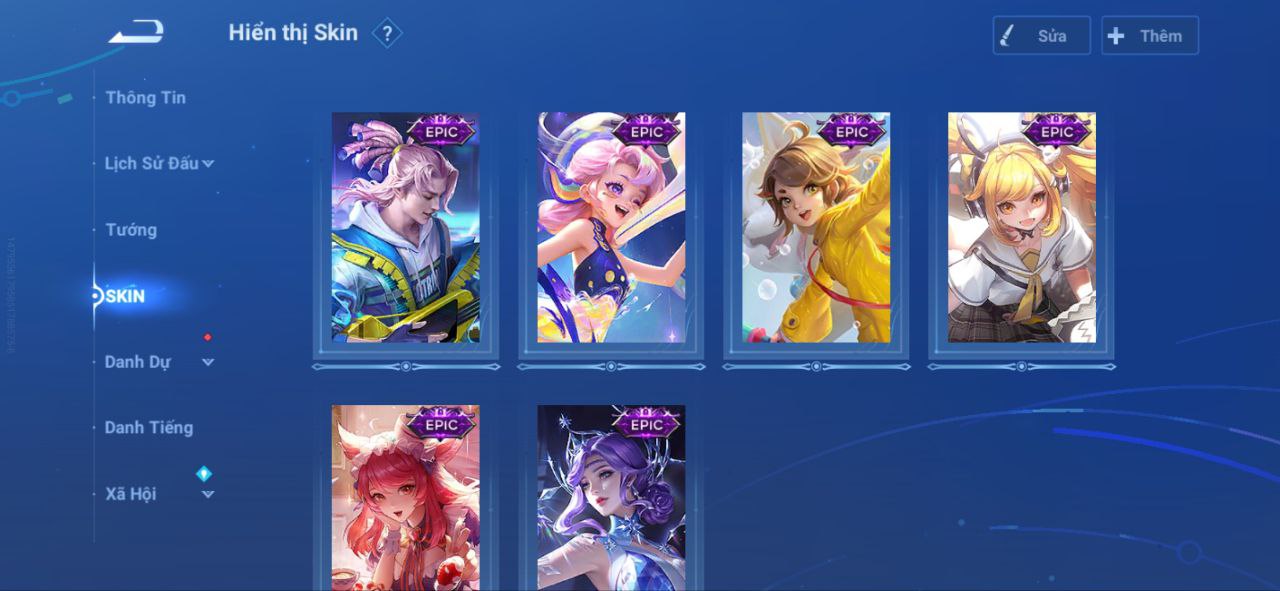The width and height of the screenshot is (1280, 591).
Task: Switch to the Danh Tiếng tab
Action: (148, 428)
